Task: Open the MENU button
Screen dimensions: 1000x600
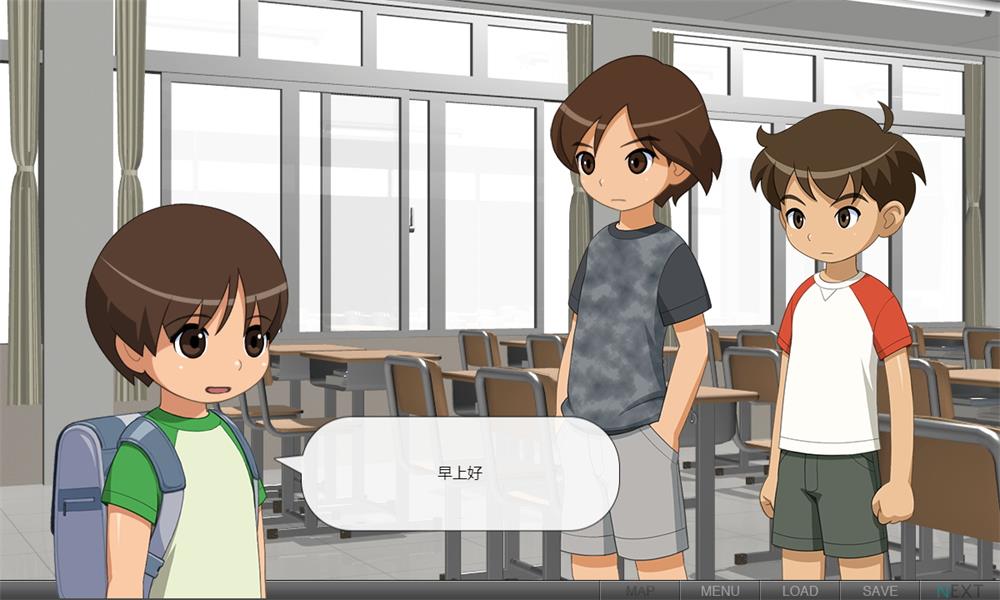Action: [720, 591]
